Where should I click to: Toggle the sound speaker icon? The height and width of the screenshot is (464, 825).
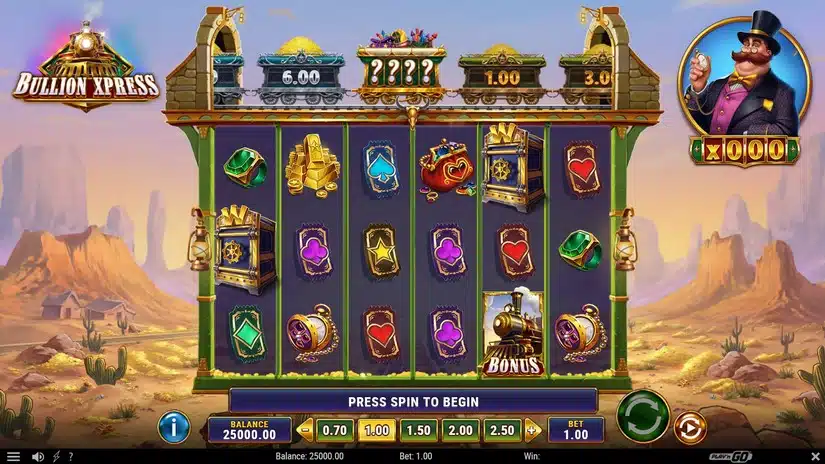[x=37, y=457]
